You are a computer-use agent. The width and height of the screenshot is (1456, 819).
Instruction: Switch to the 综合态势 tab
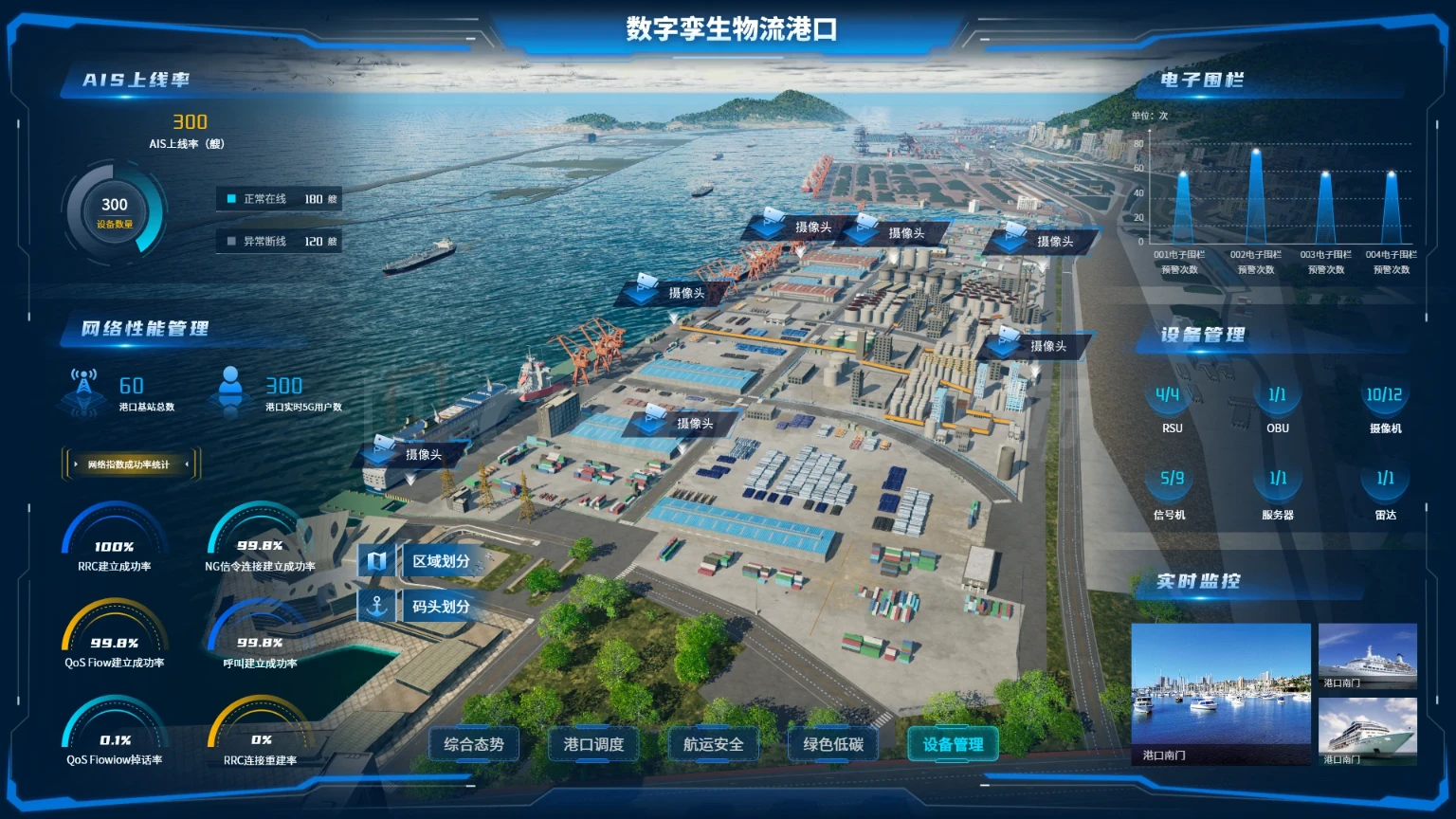coord(474,744)
